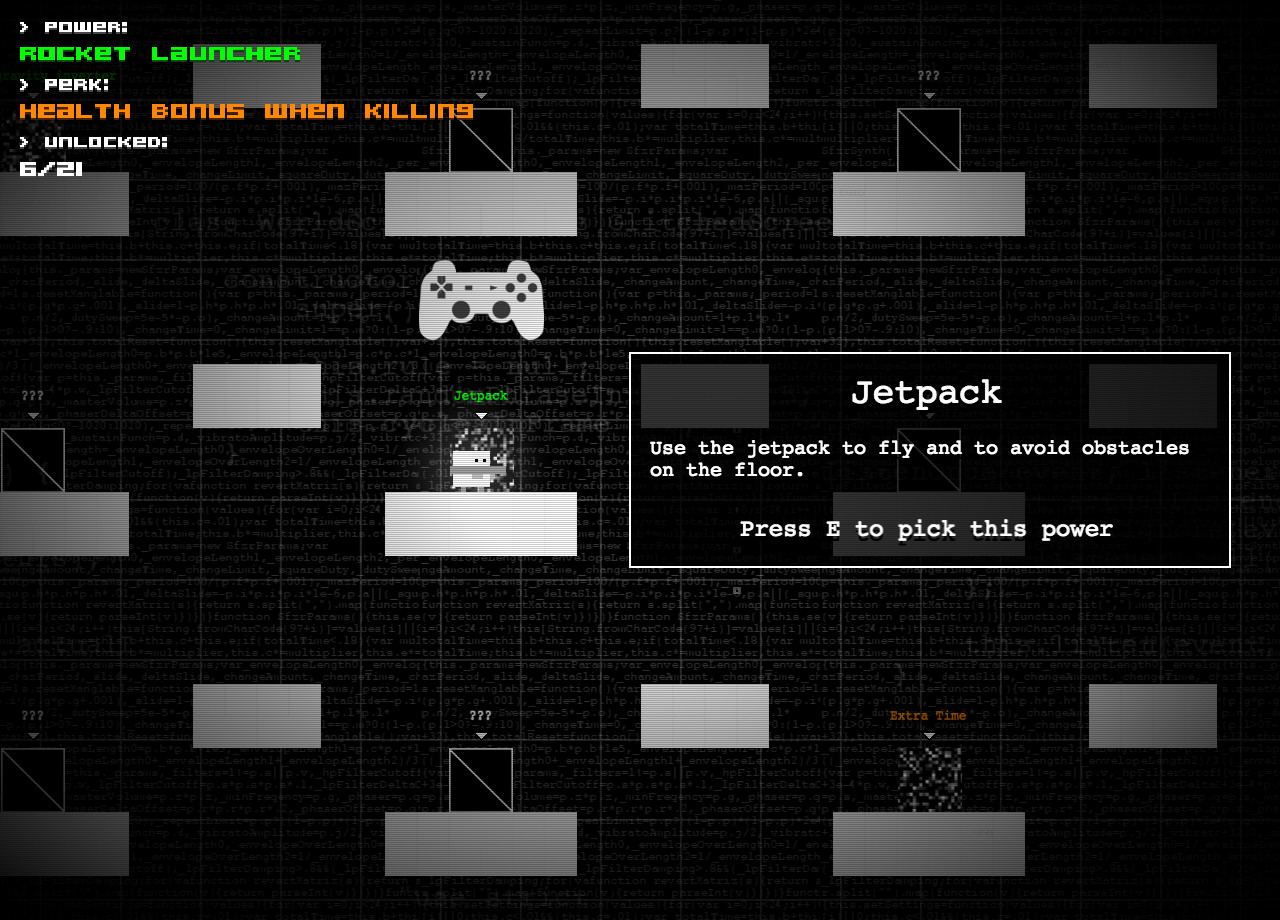Viewport: 1280px width, 920px height.
Task: Click the slashed monitor below the top-center ??? marker
Action: pos(482,139)
